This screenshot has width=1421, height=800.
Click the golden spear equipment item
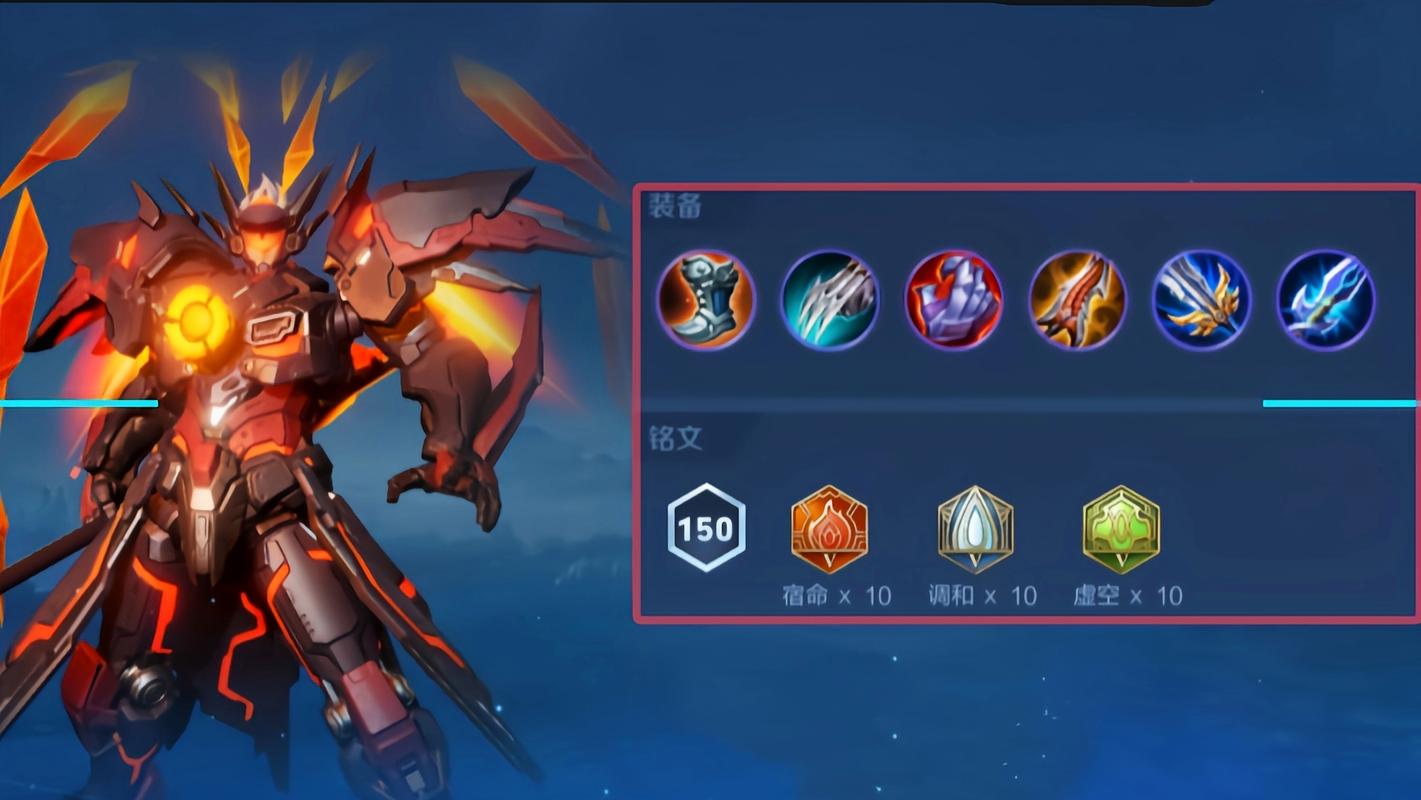point(1200,300)
